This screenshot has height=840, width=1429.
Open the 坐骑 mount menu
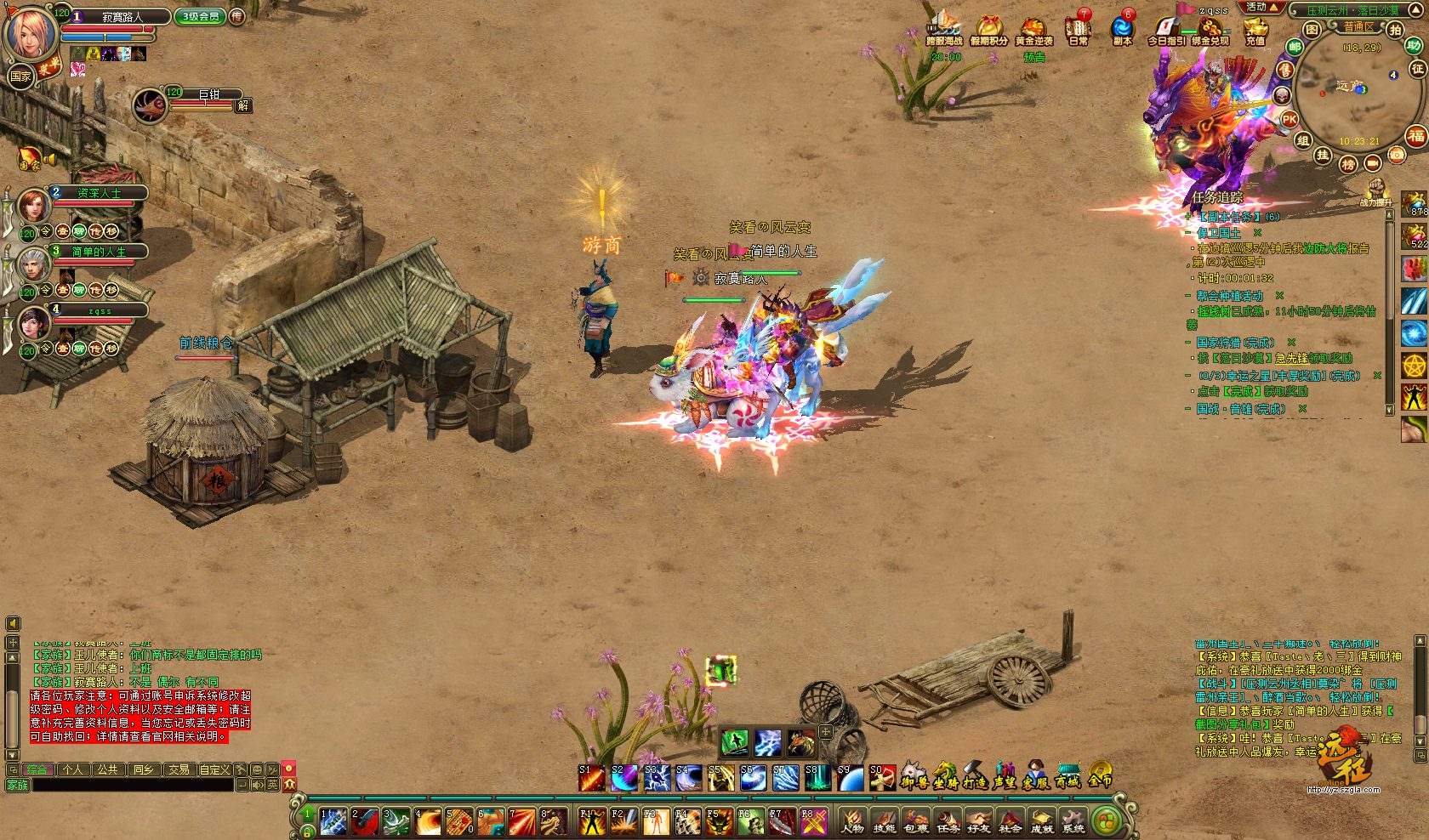click(x=945, y=774)
